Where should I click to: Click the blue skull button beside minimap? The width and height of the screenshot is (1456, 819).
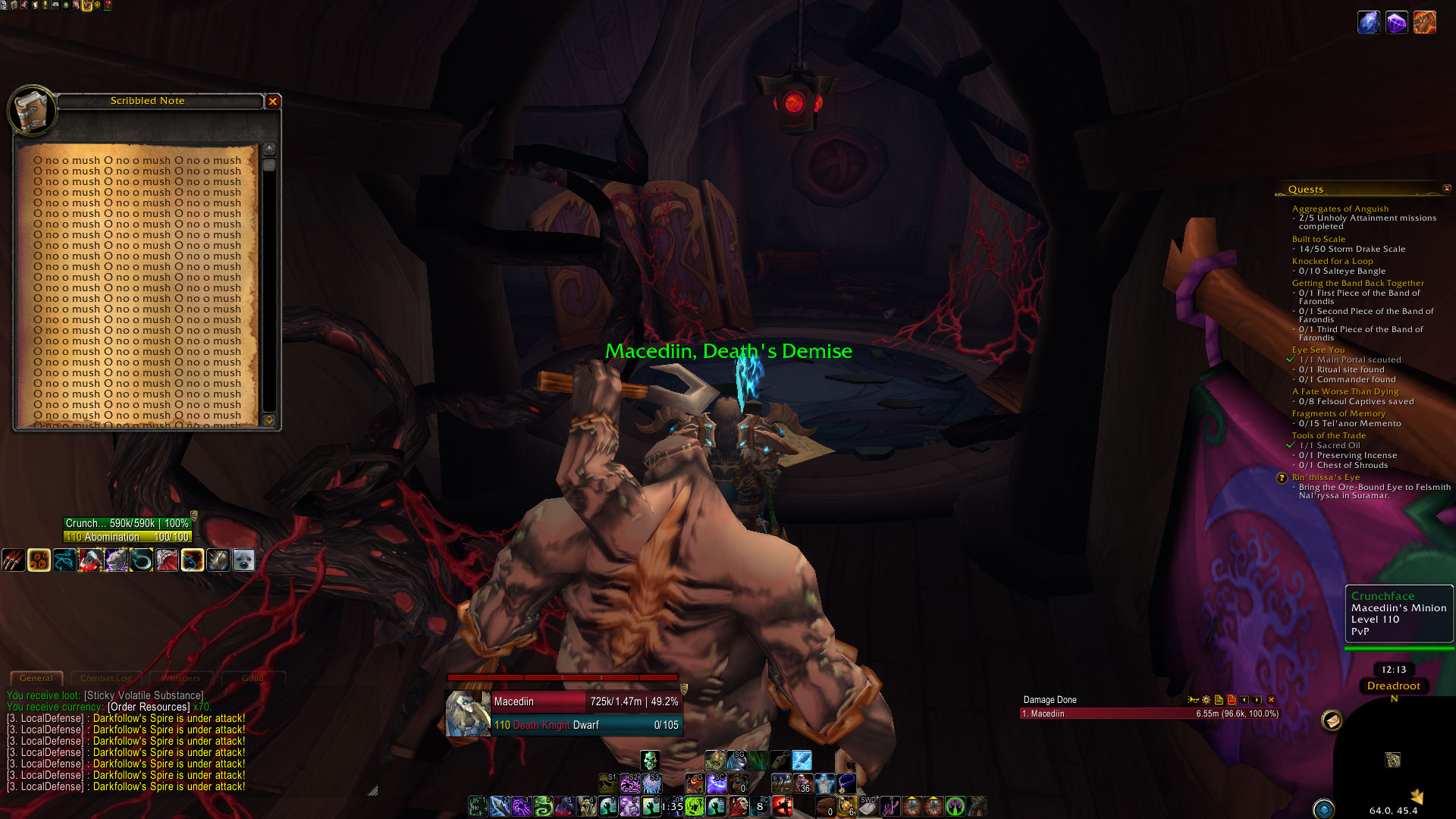pyautogui.click(x=1323, y=809)
